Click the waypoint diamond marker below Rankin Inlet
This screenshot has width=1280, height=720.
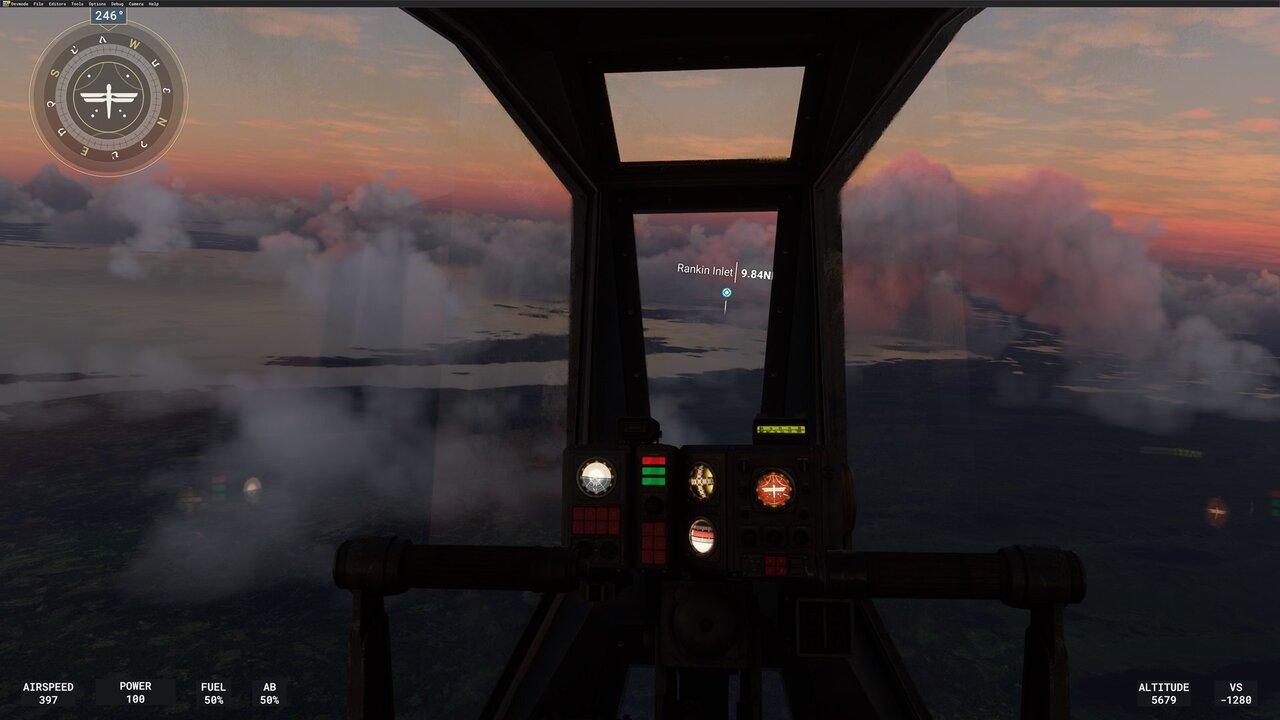(726, 293)
